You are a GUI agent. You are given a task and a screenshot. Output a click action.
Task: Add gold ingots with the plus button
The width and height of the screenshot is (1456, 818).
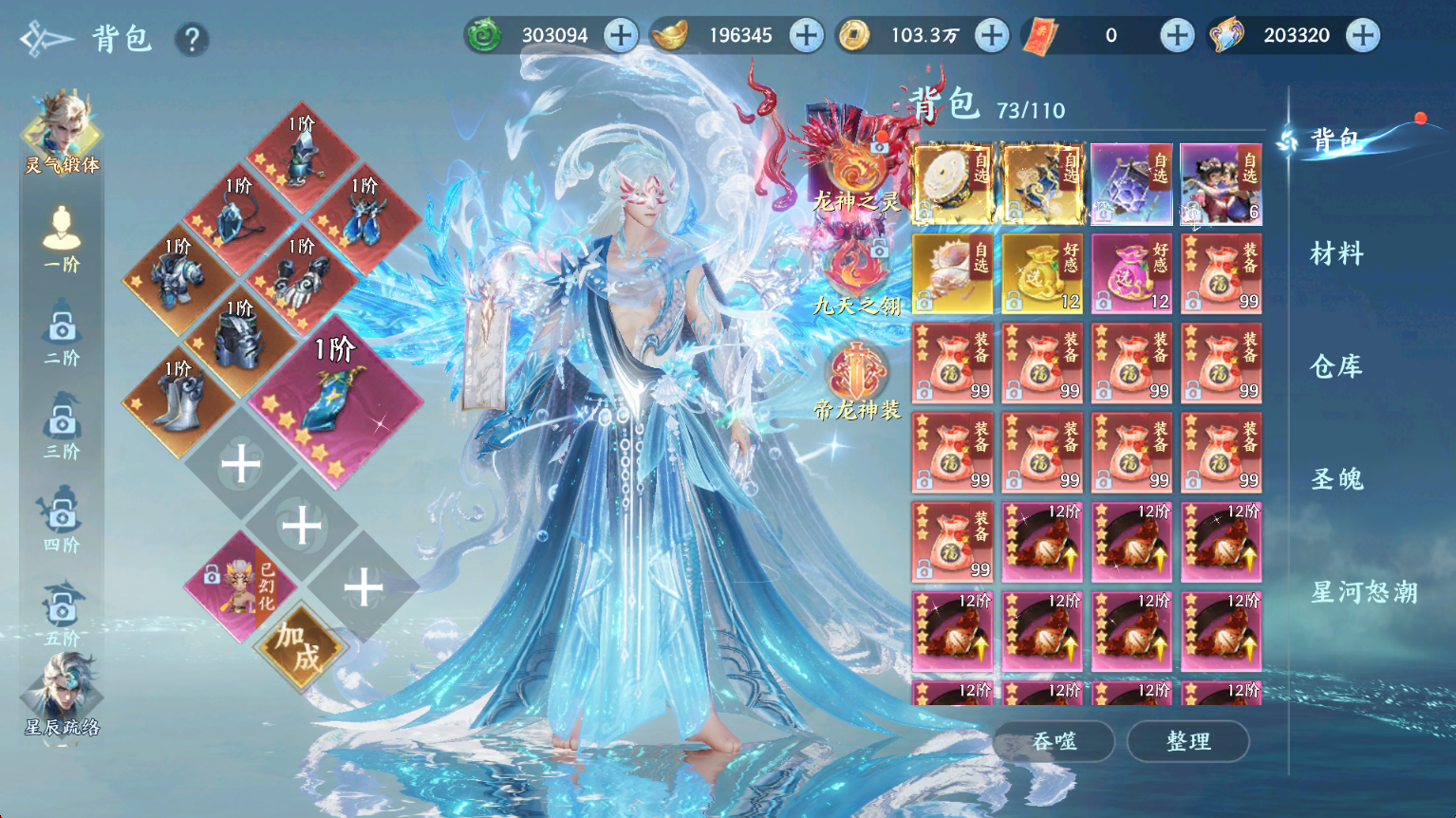[x=806, y=36]
